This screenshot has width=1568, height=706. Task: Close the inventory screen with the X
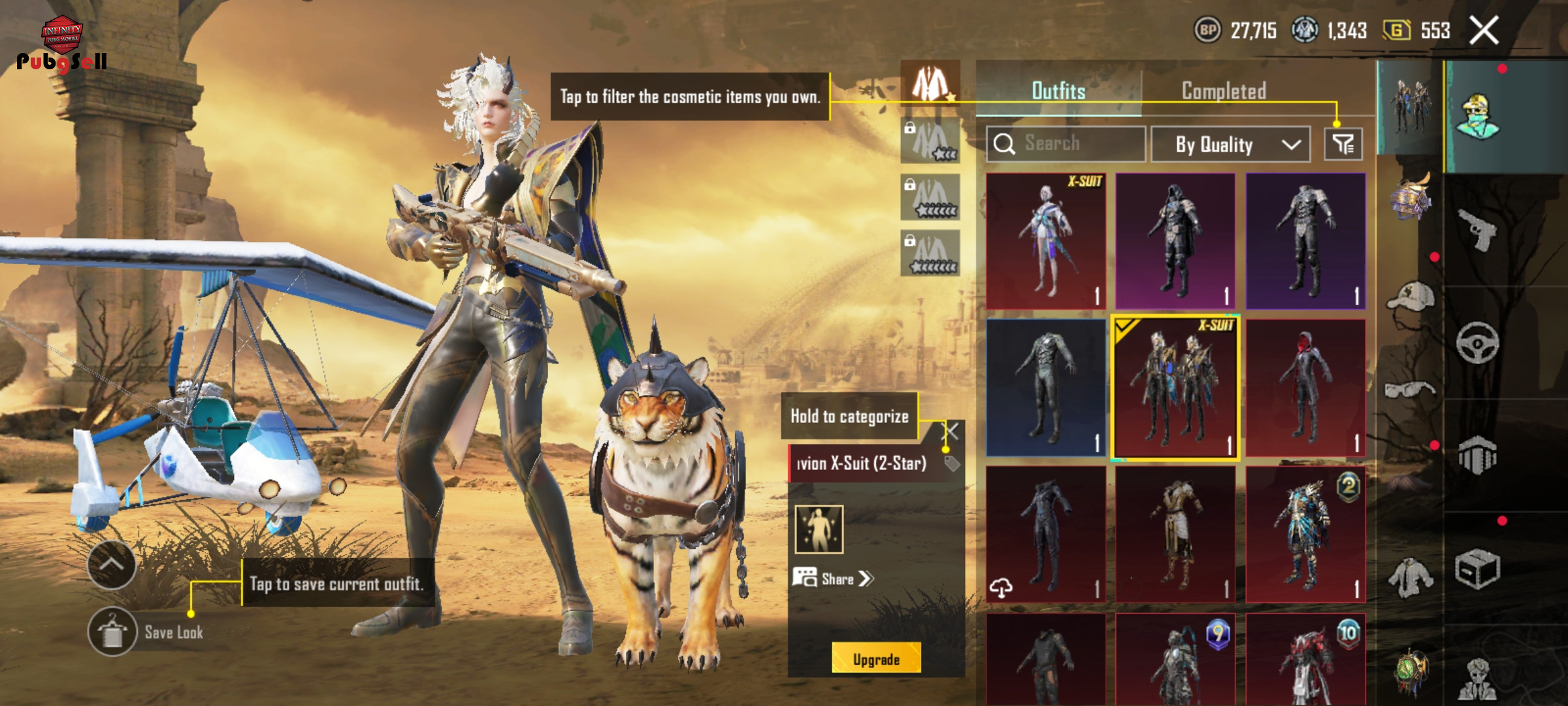[1484, 31]
